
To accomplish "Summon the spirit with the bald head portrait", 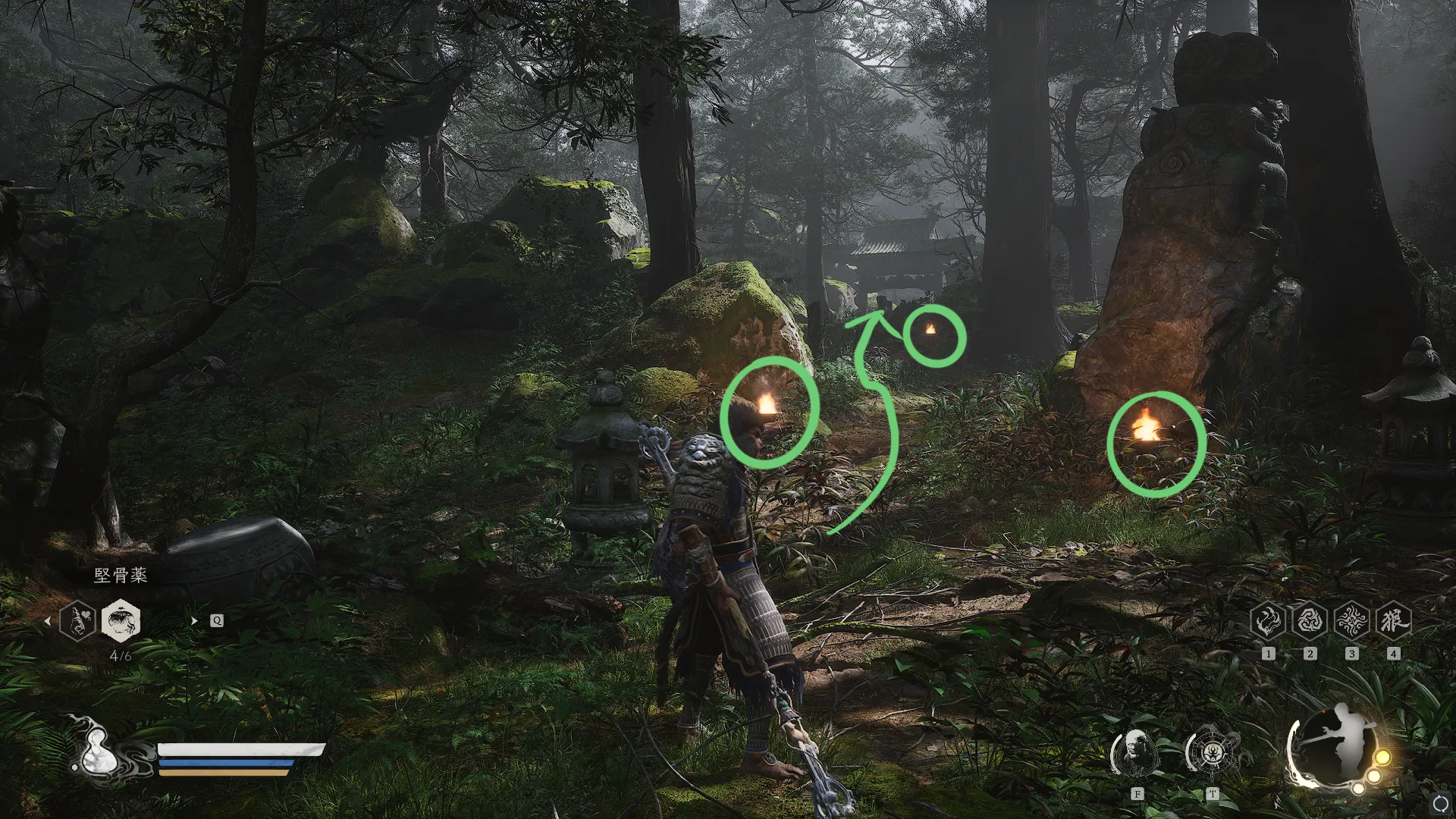I will click(x=1136, y=753).
